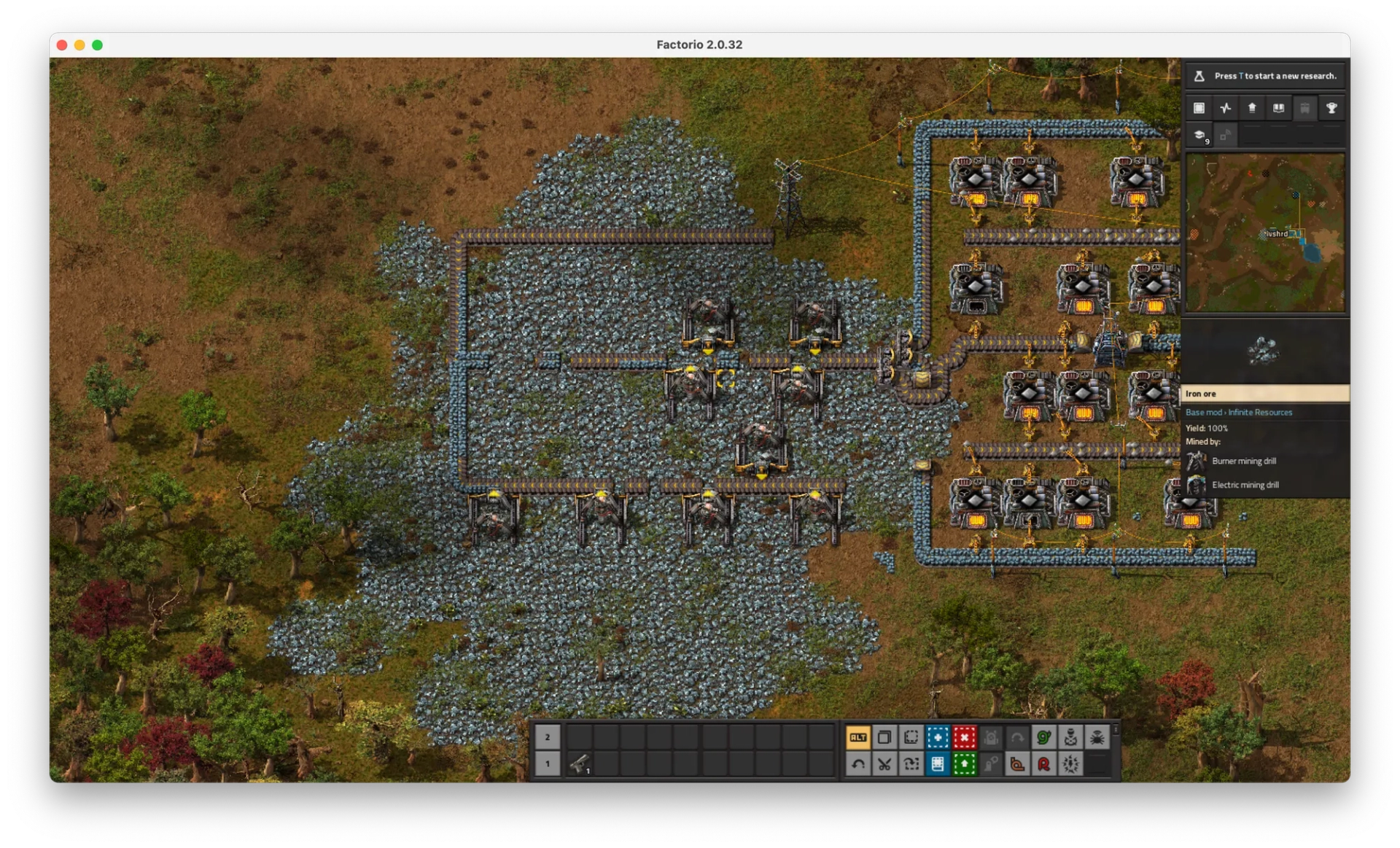Pick the copy tool in shortcut bar
Screen dimensions: 1400x848
(x=884, y=737)
